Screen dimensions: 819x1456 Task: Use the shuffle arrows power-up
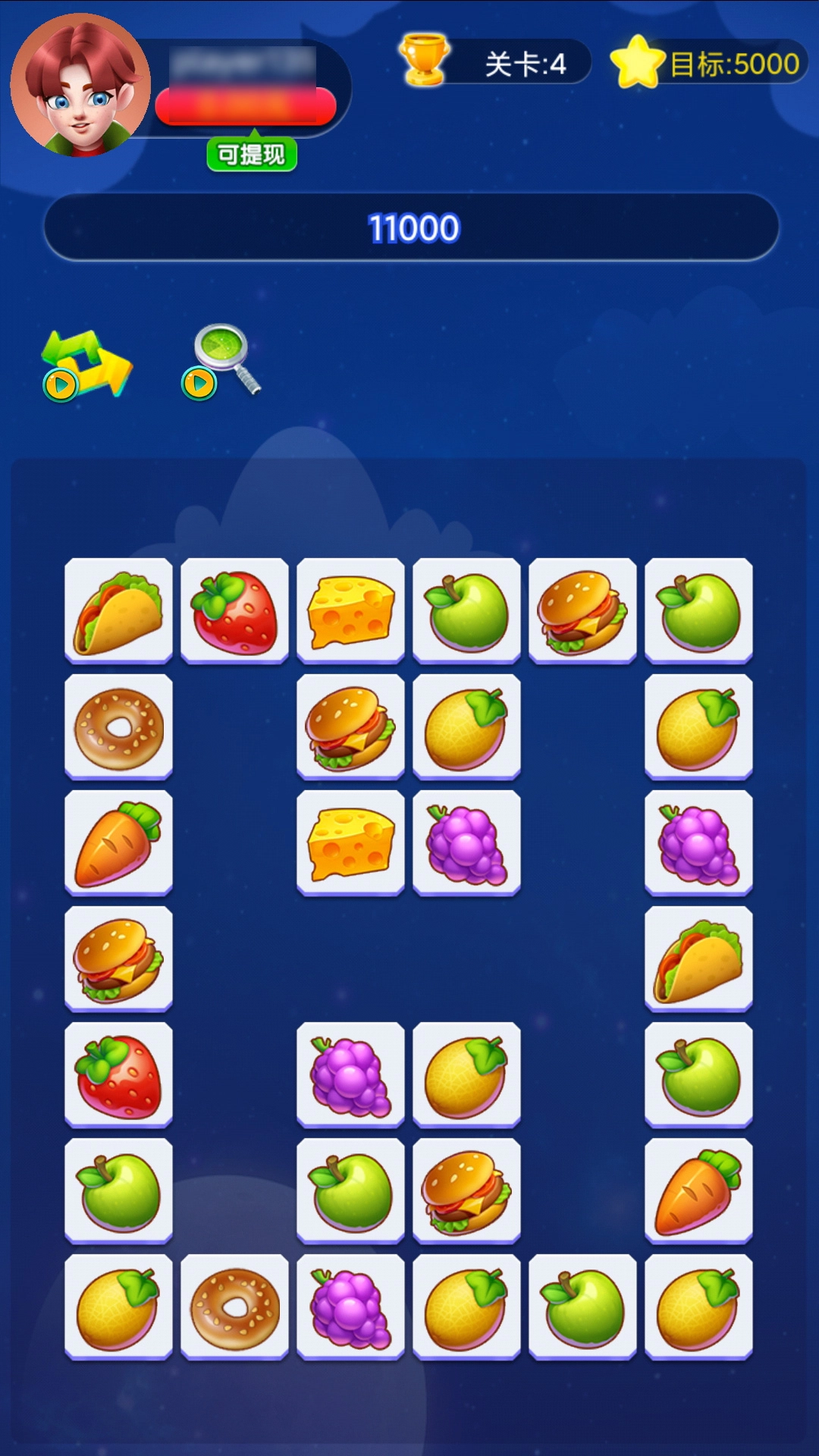tap(86, 364)
